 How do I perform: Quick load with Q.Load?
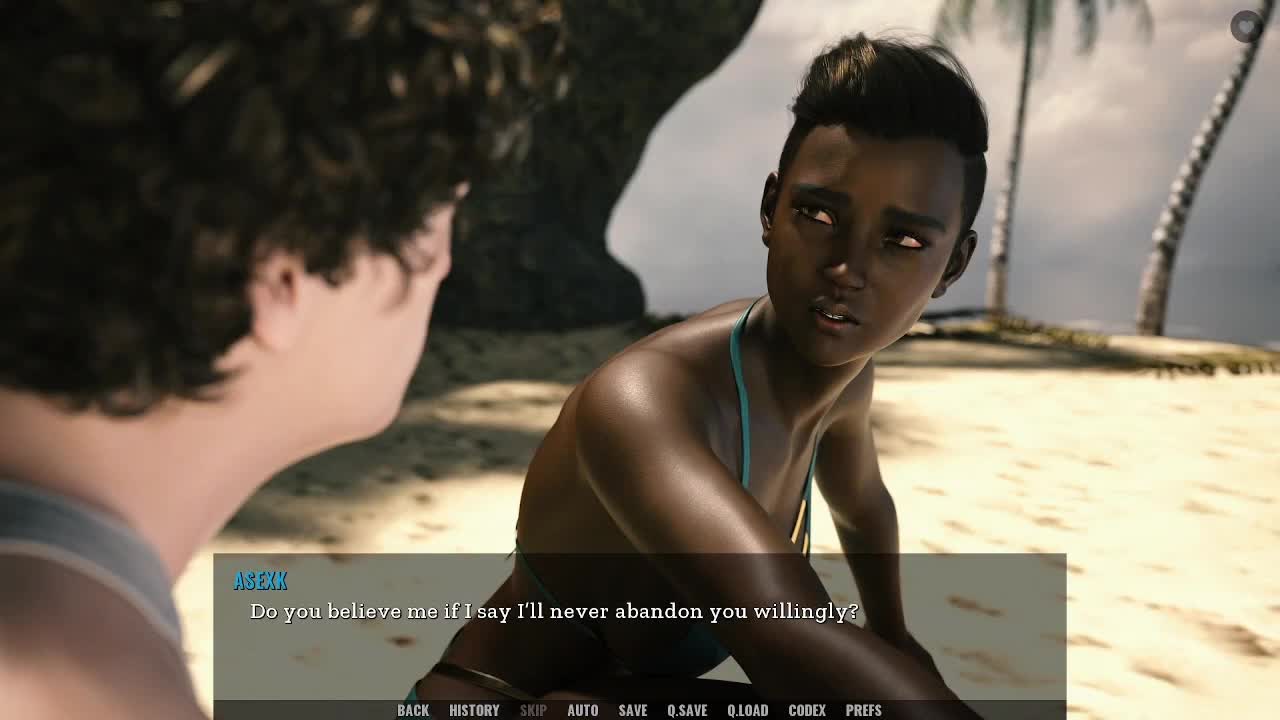(x=747, y=710)
